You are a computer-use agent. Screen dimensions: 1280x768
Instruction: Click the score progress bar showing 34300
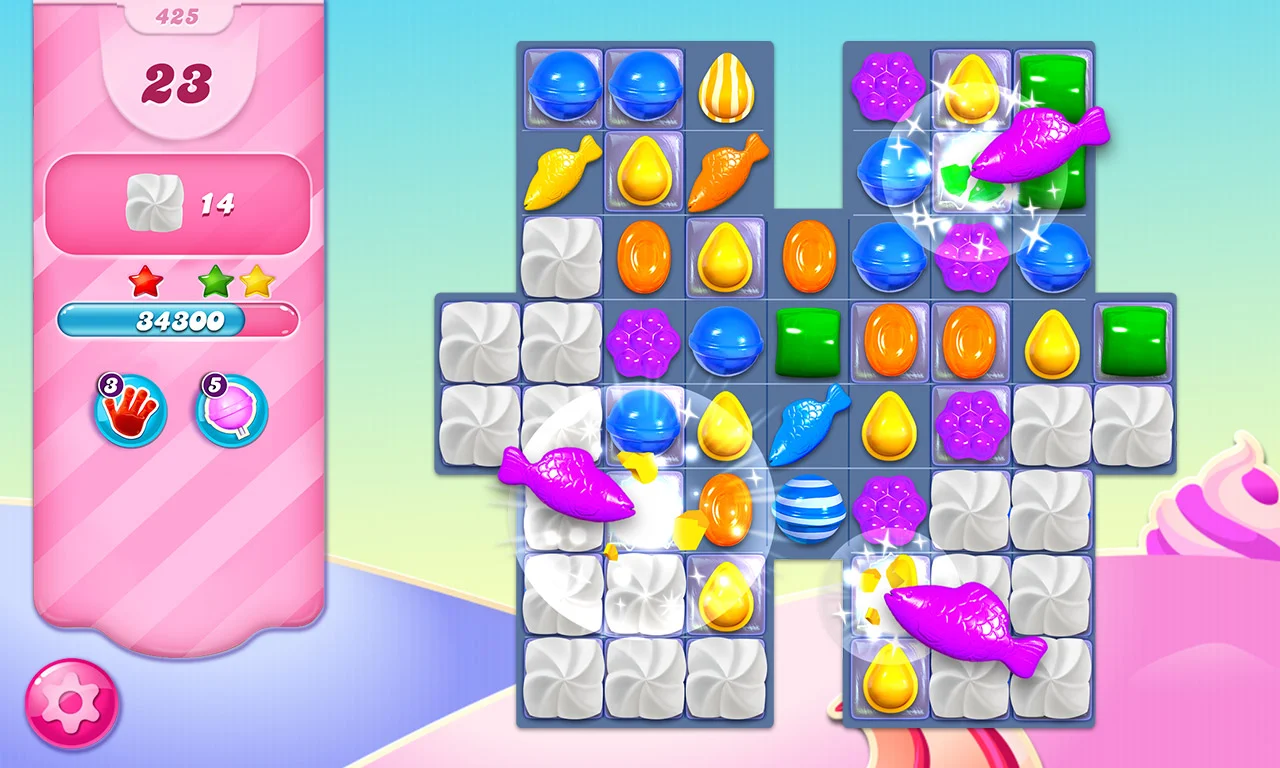179,319
